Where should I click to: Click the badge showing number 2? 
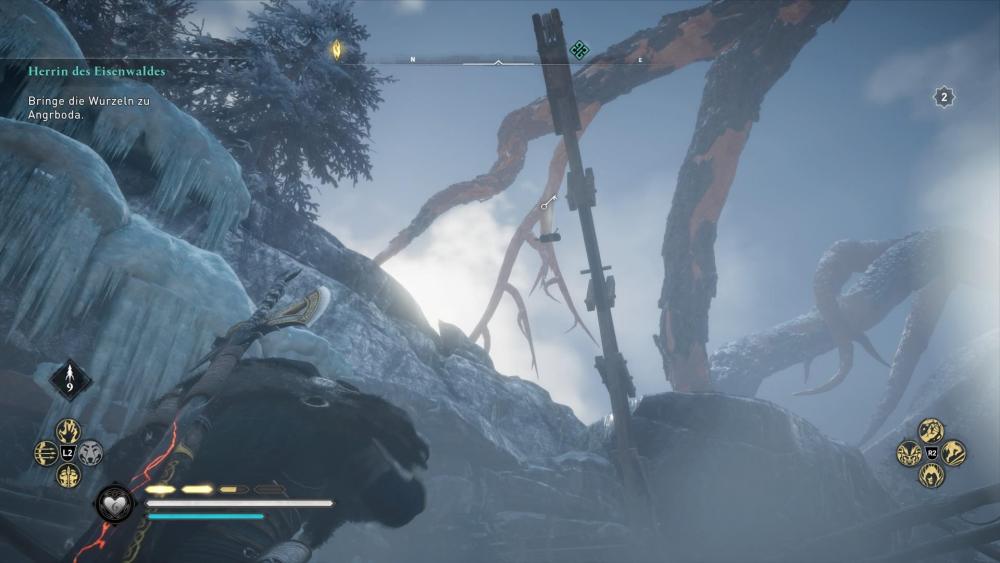click(944, 97)
